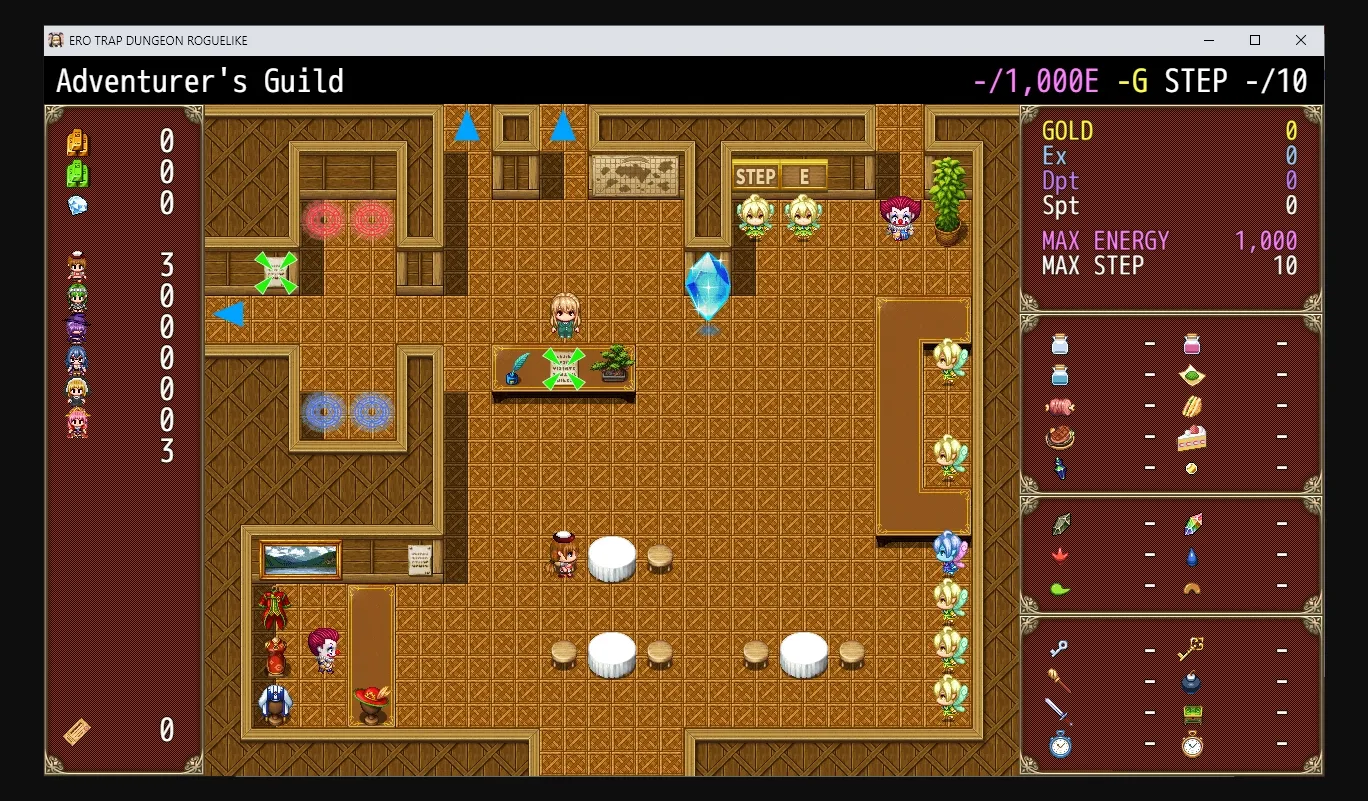Click the shortcake slice food icon
Screen dimensions: 1368x801
click(x=1192, y=437)
